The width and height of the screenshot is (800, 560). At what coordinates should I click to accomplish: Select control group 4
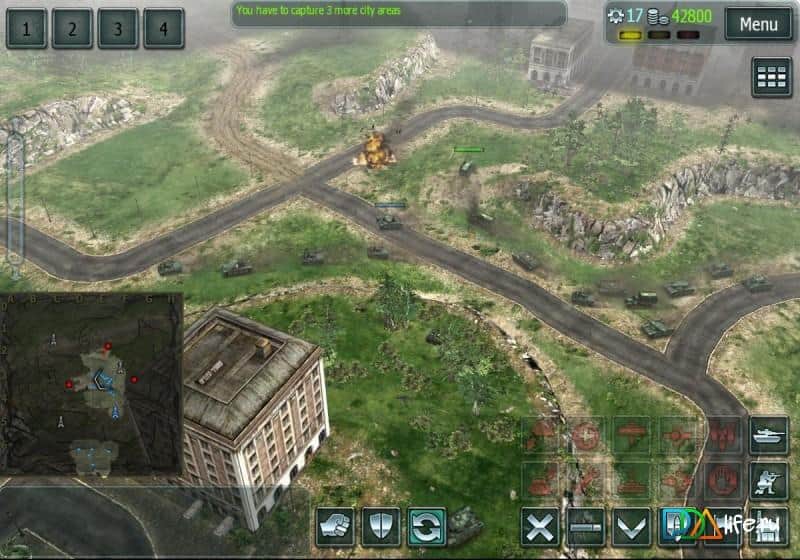pyautogui.click(x=163, y=28)
